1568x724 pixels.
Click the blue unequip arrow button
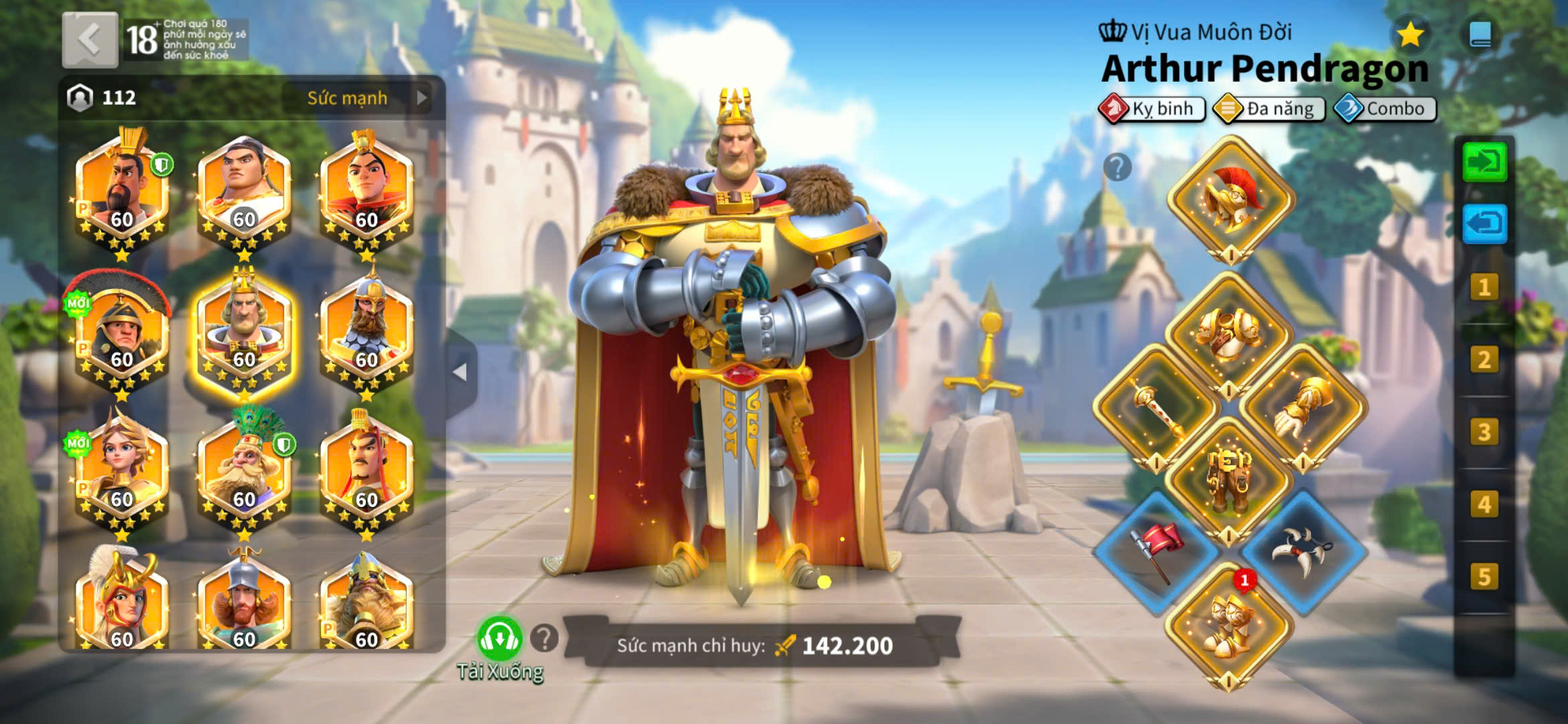click(1484, 223)
